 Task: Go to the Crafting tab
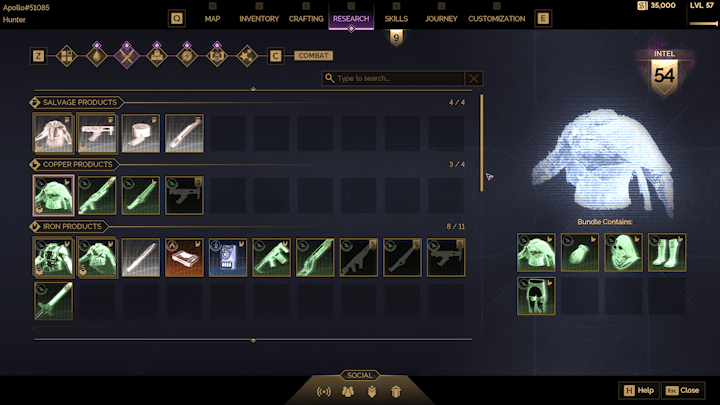(306, 18)
